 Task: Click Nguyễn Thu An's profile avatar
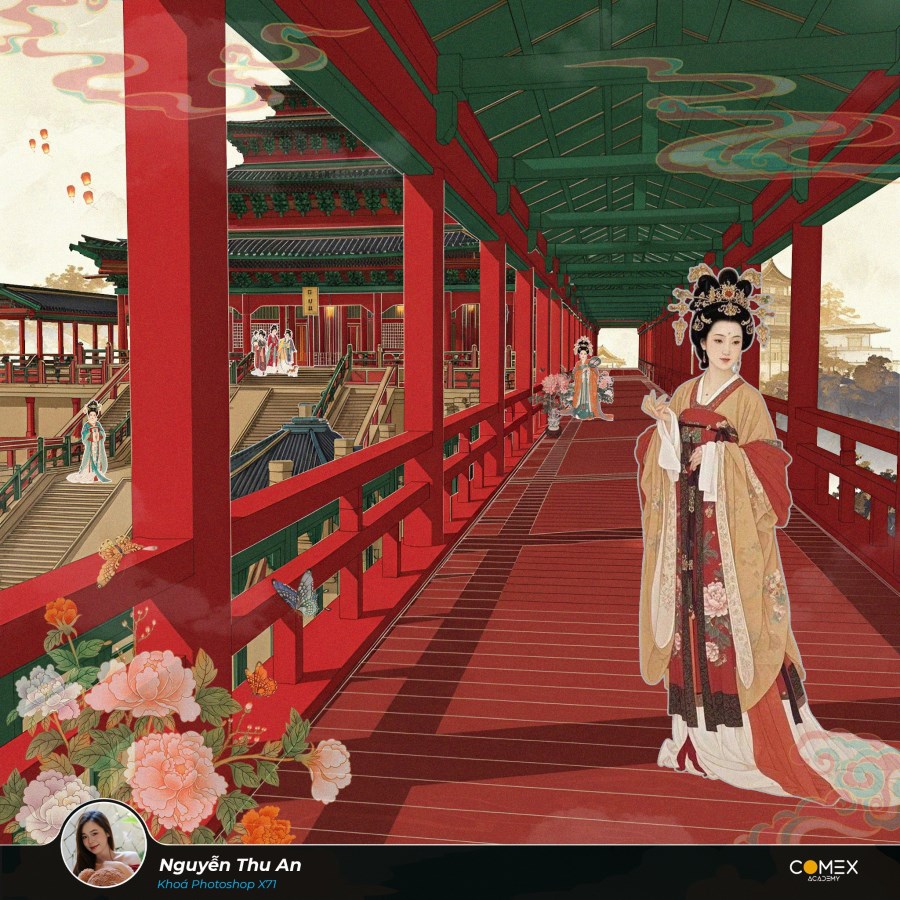[x=103, y=845]
